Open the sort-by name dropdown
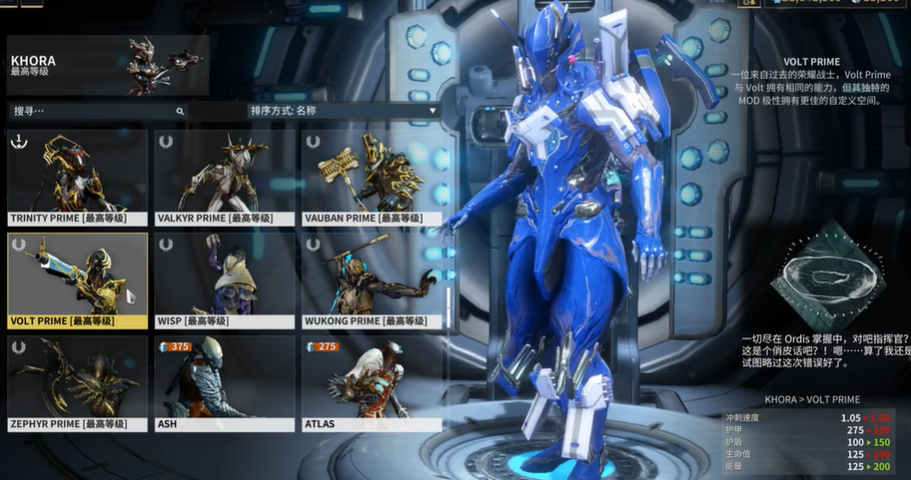 343,111
